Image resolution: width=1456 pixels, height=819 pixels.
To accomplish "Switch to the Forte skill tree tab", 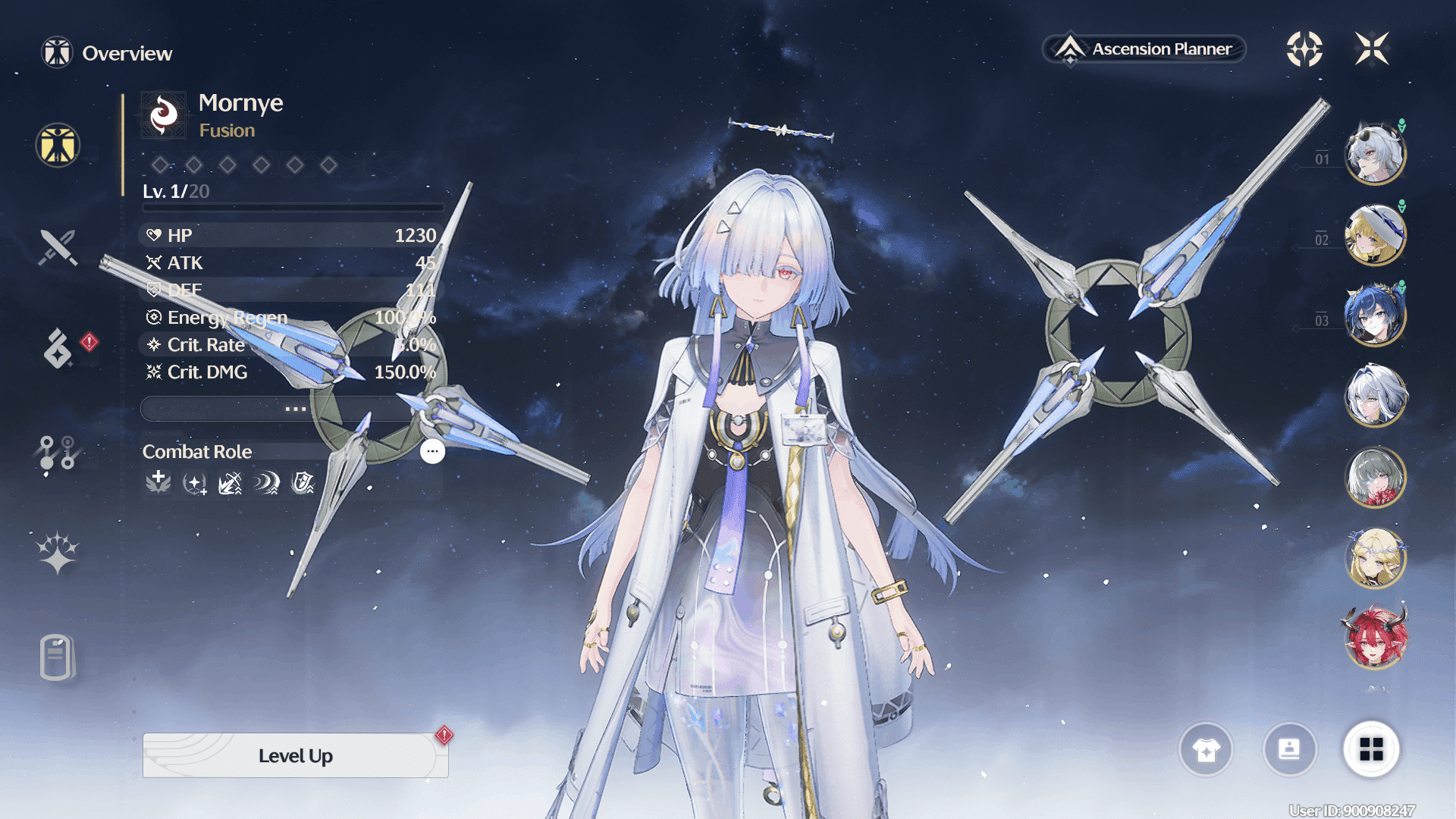I will coord(58,452).
